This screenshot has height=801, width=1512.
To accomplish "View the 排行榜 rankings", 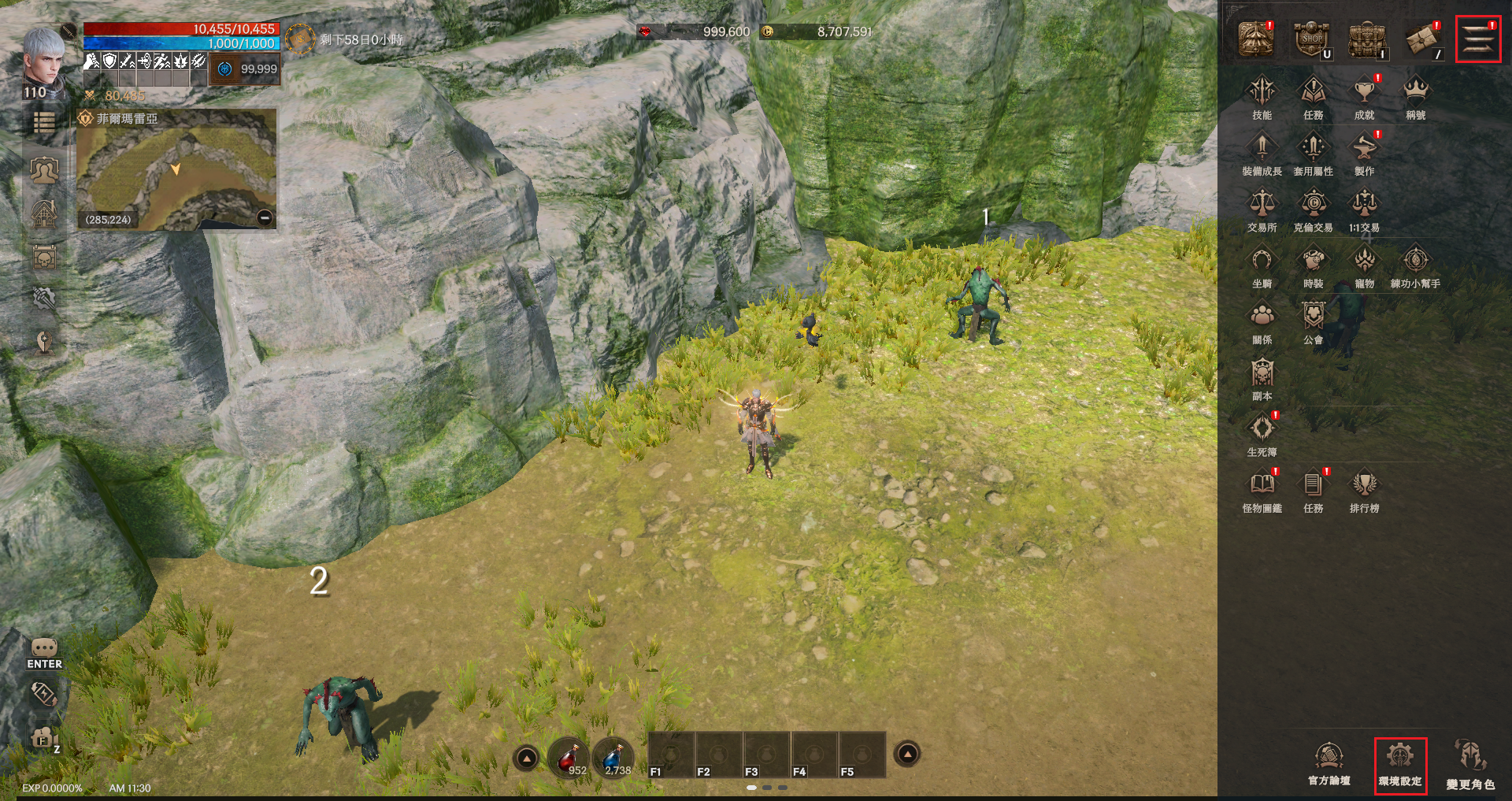I will 1364,491.
